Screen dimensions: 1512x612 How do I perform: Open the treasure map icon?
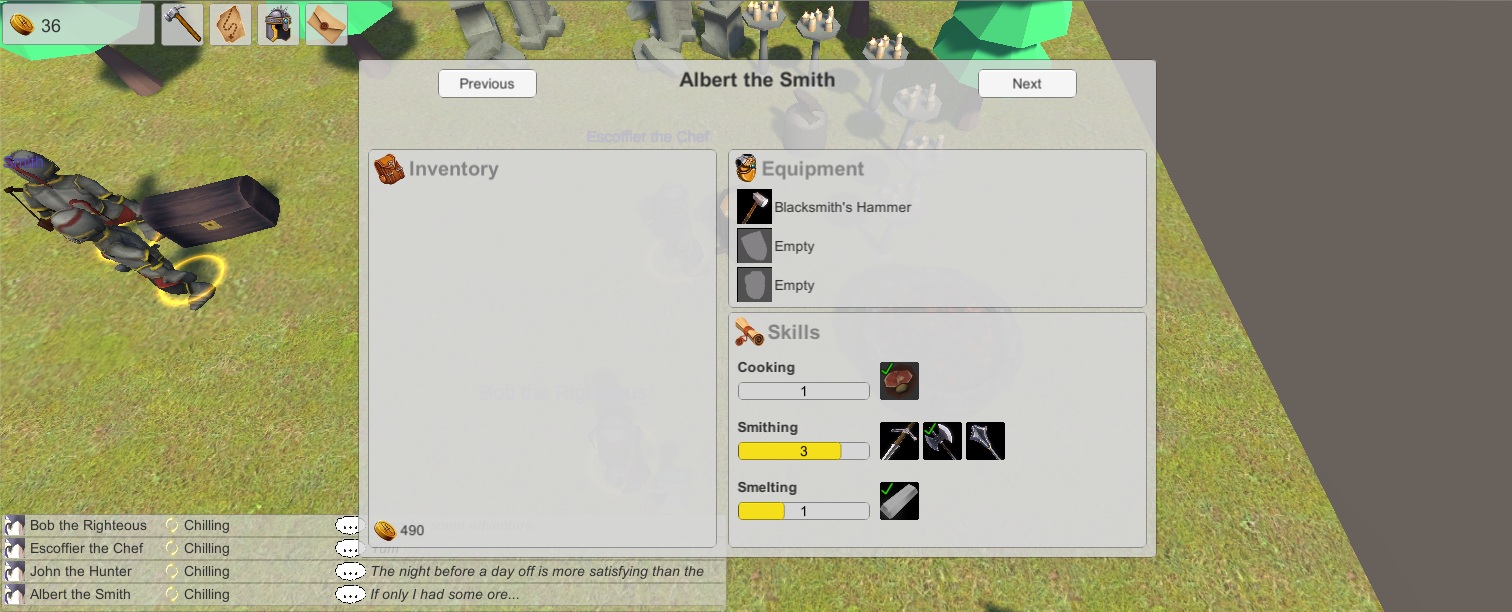(231, 24)
